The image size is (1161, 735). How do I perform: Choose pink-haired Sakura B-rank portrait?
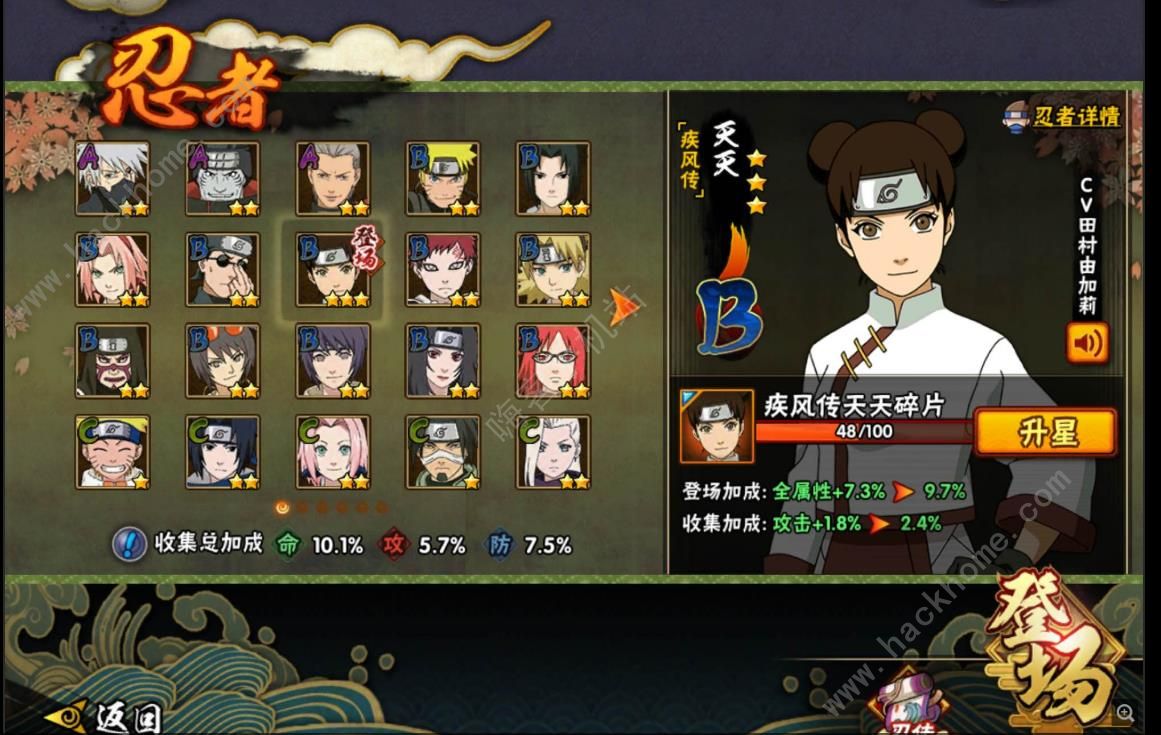tap(113, 270)
